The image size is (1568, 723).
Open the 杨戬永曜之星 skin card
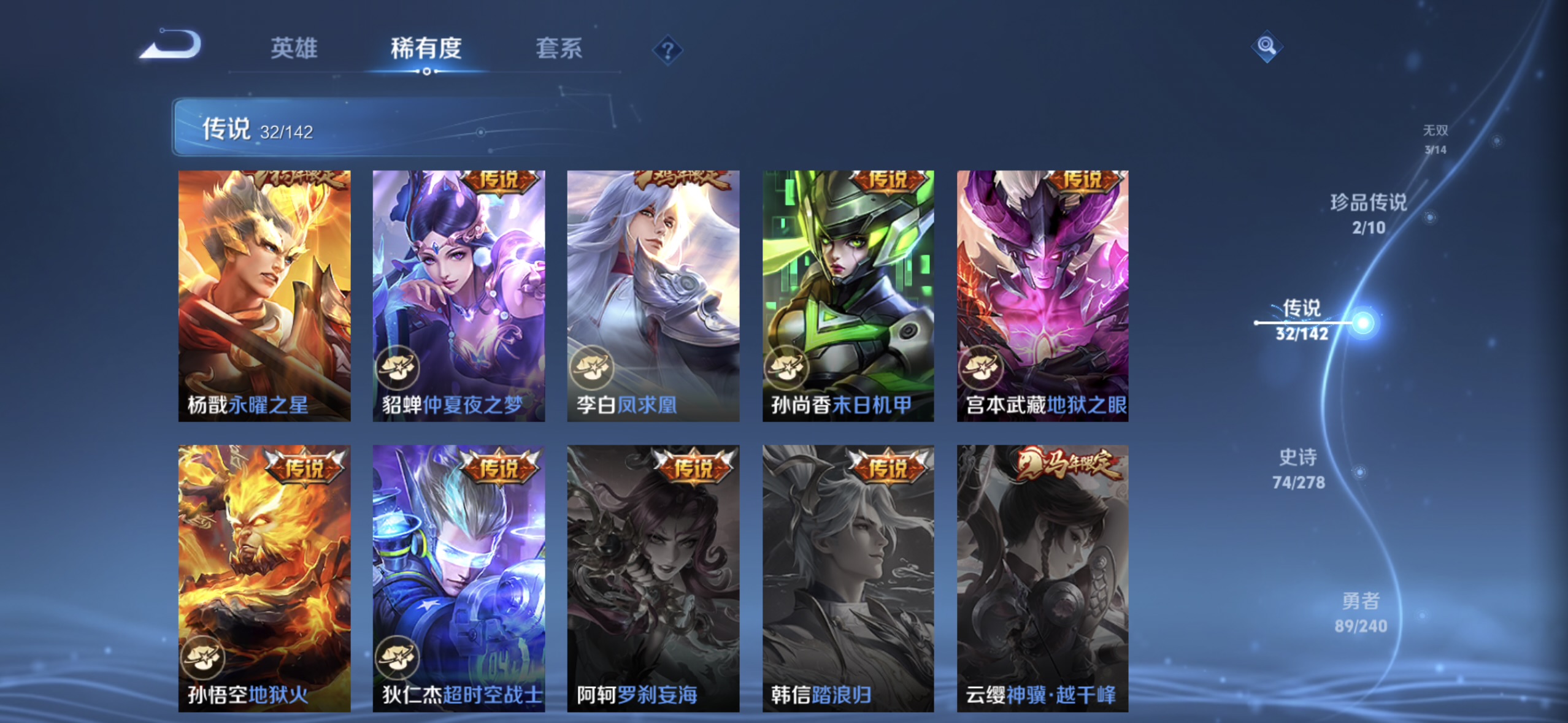coord(265,296)
